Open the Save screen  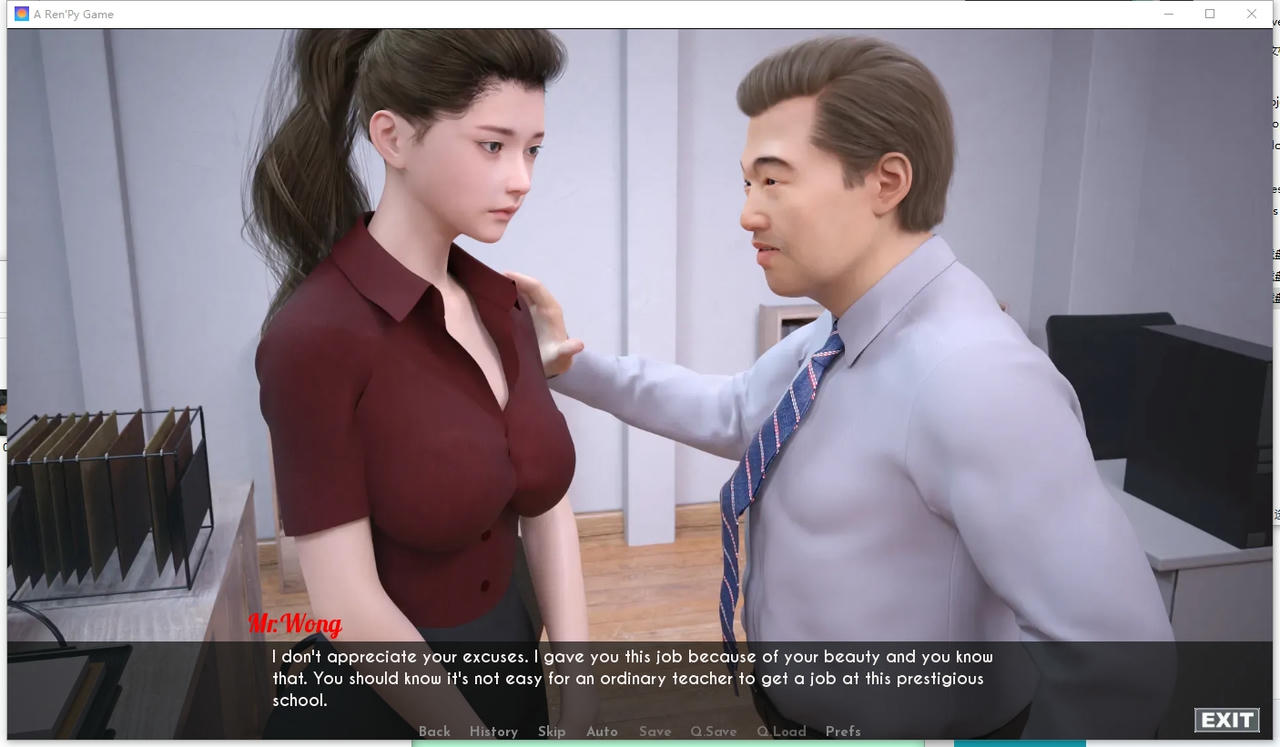pyautogui.click(x=655, y=731)
